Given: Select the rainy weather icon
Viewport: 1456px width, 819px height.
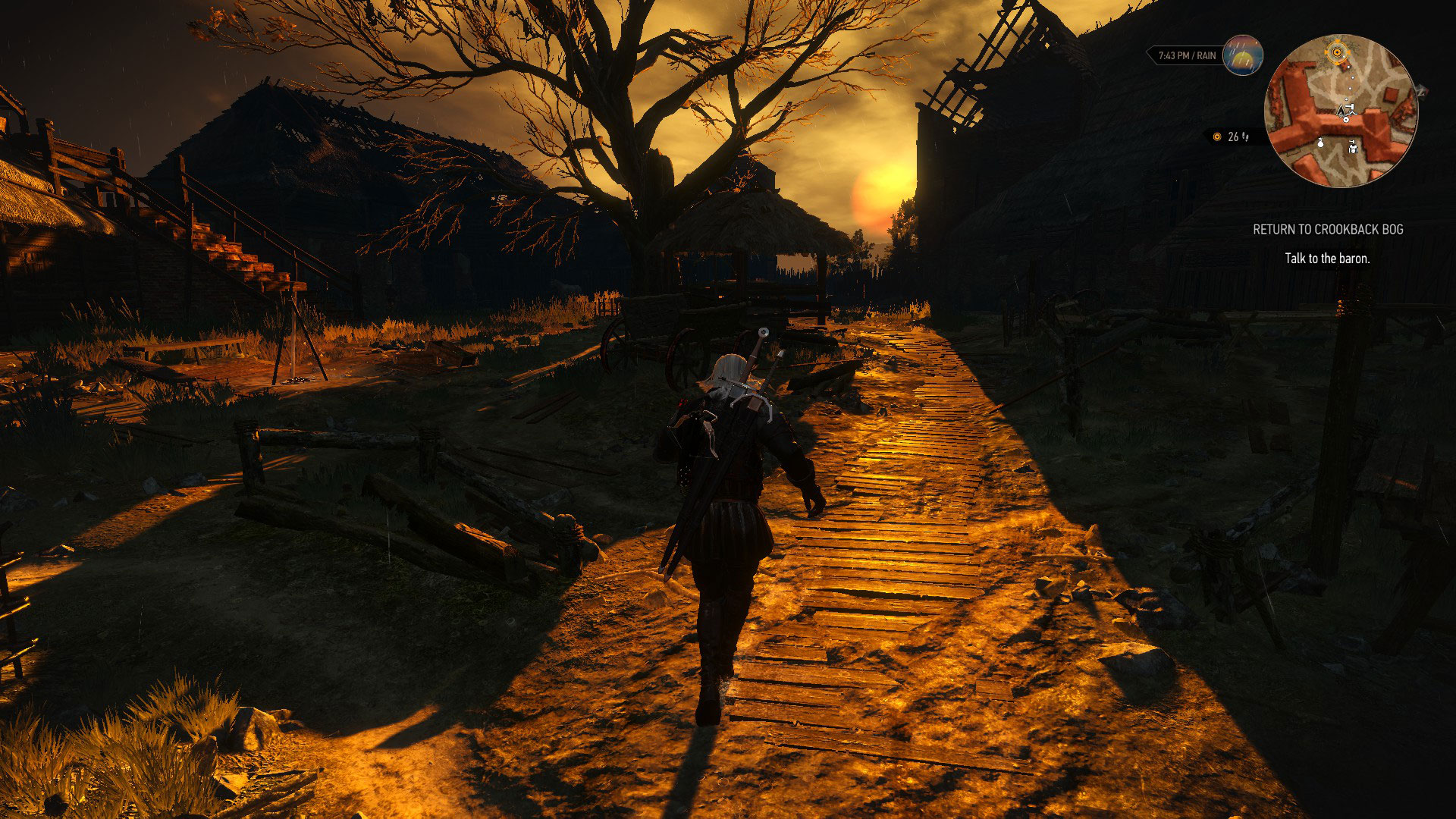Looking at the screenshot, I should point(1243,55).
